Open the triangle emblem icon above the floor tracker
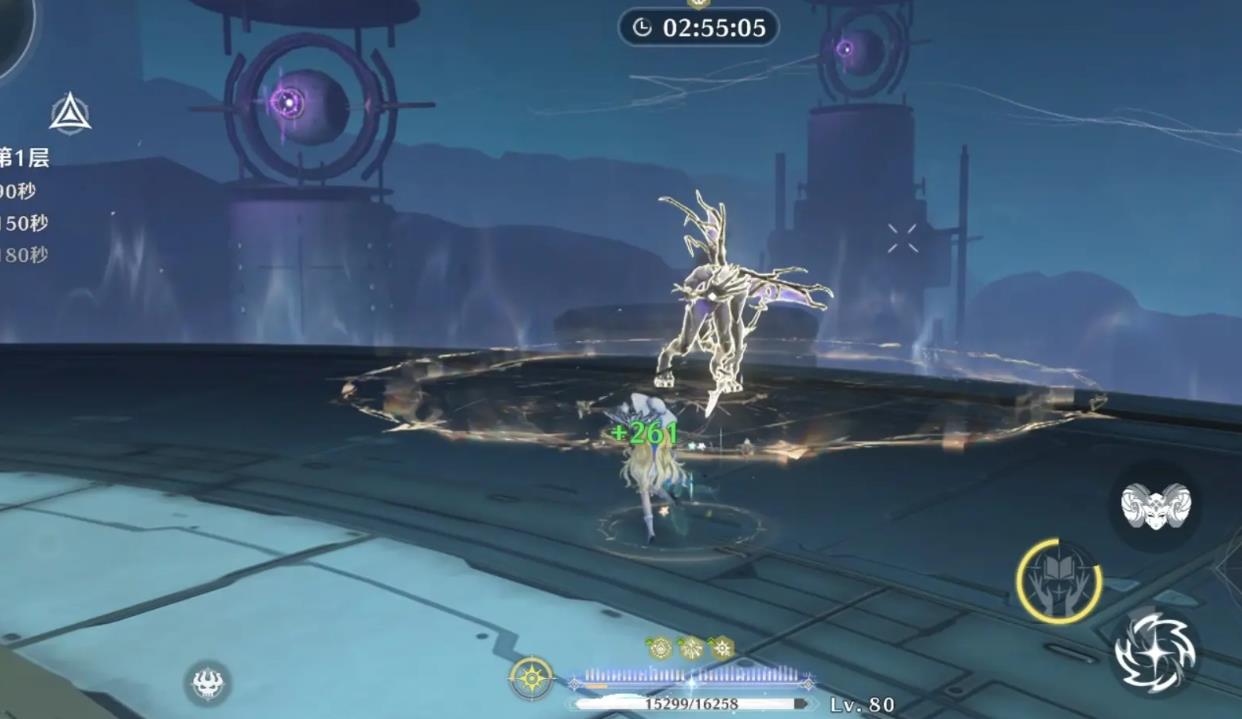Screen dimensions: 1242x719 click(x=70, y=114)
